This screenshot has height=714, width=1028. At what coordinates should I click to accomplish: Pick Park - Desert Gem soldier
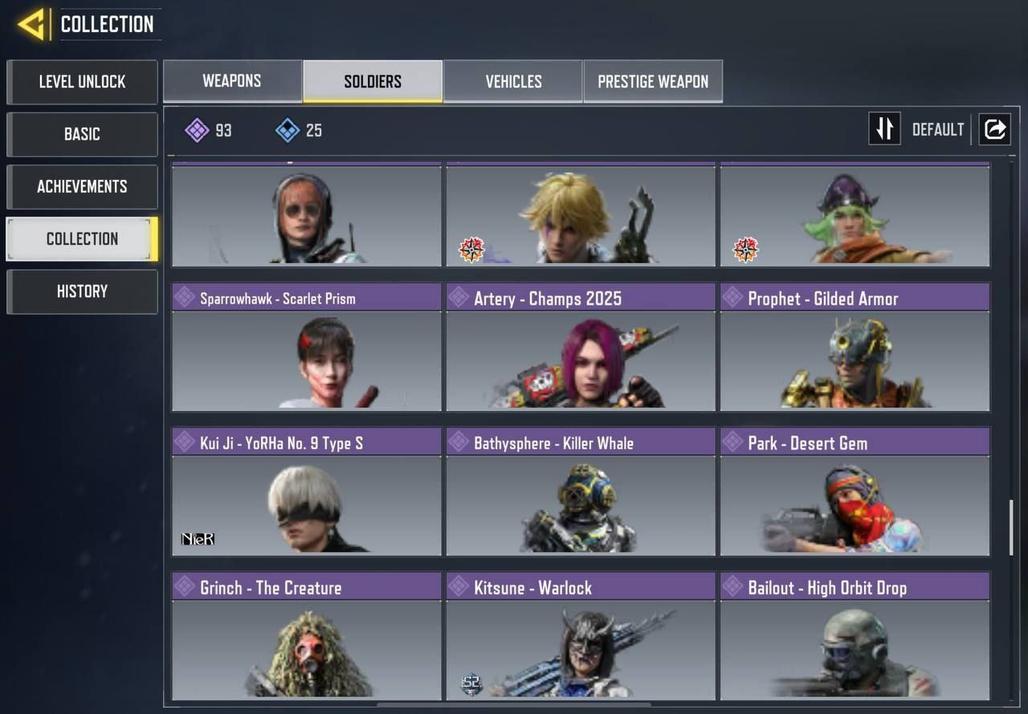[854, 493]
